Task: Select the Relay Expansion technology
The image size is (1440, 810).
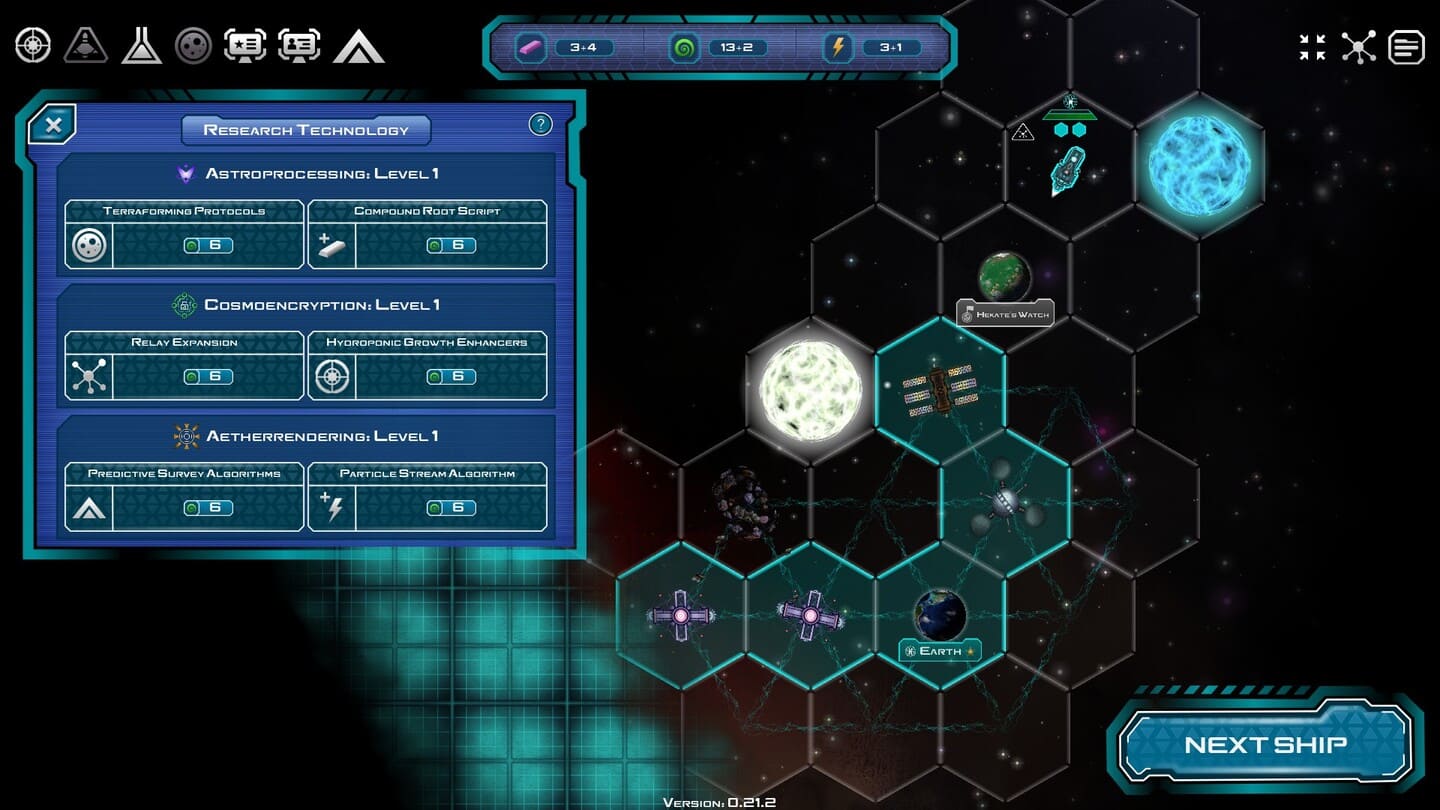Action: [x=184, y=367]
